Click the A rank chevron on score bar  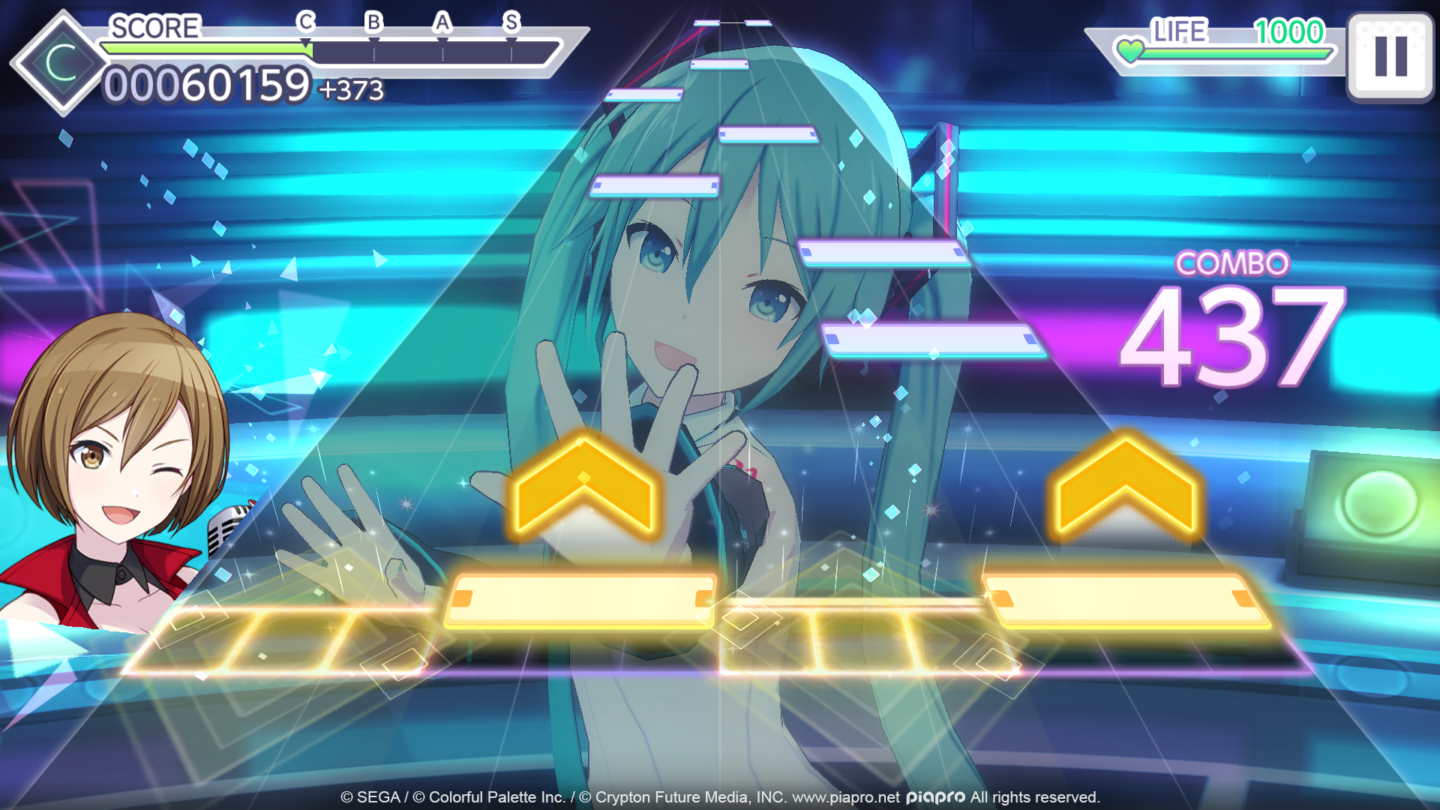point(444,21)
